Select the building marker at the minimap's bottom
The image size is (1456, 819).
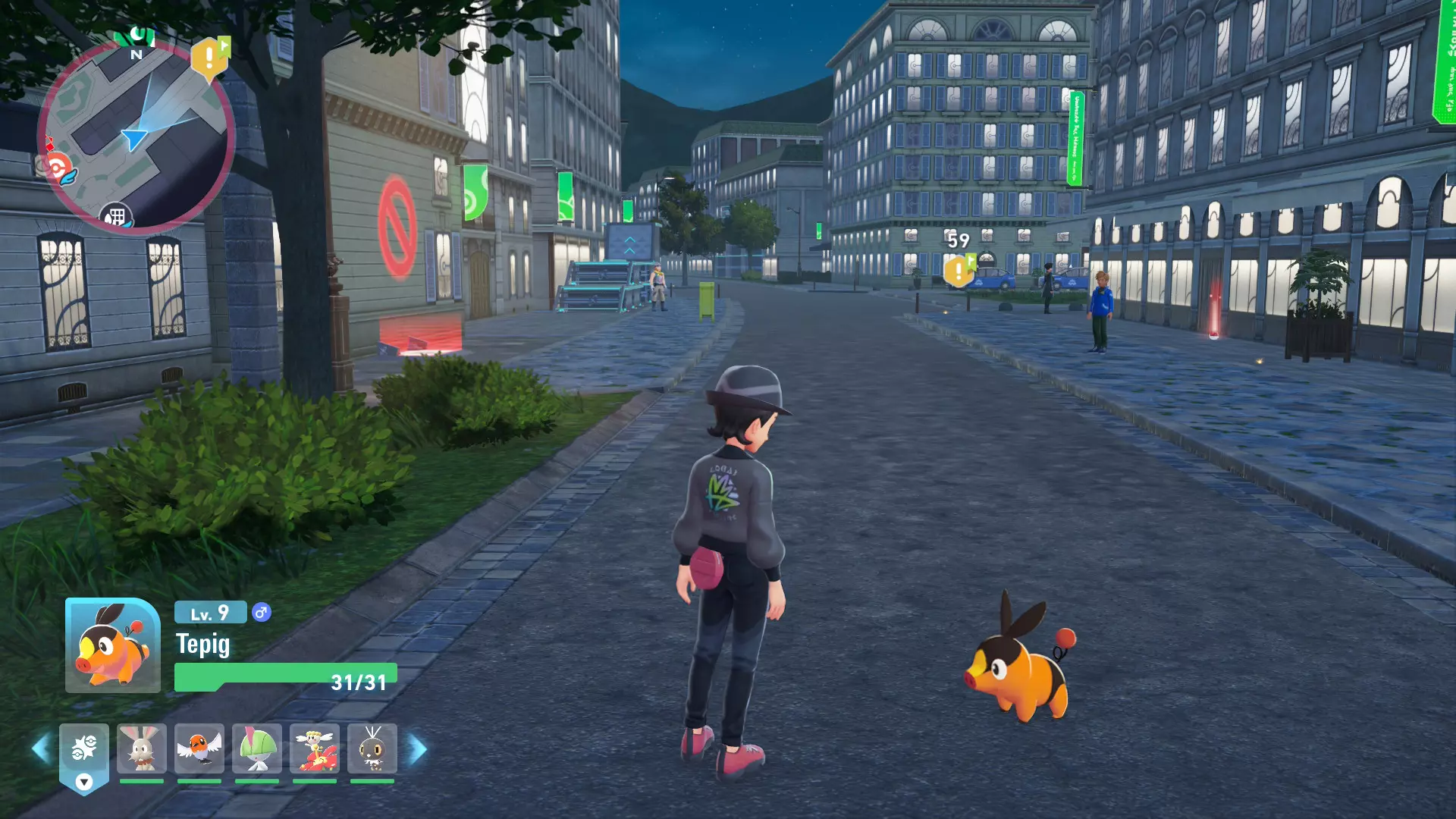115,217
